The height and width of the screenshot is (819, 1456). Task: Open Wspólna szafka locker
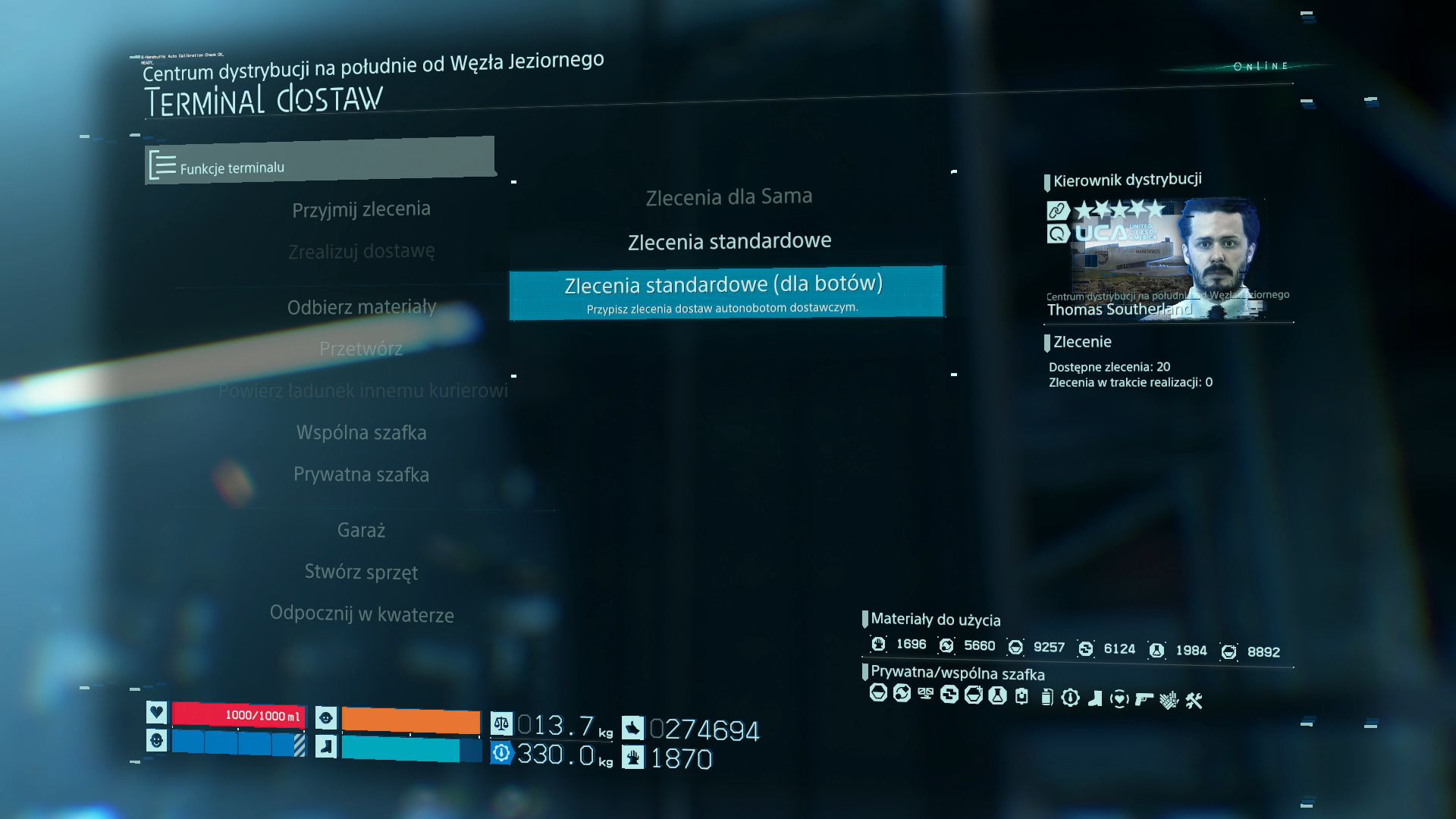(x=361, y=432)
